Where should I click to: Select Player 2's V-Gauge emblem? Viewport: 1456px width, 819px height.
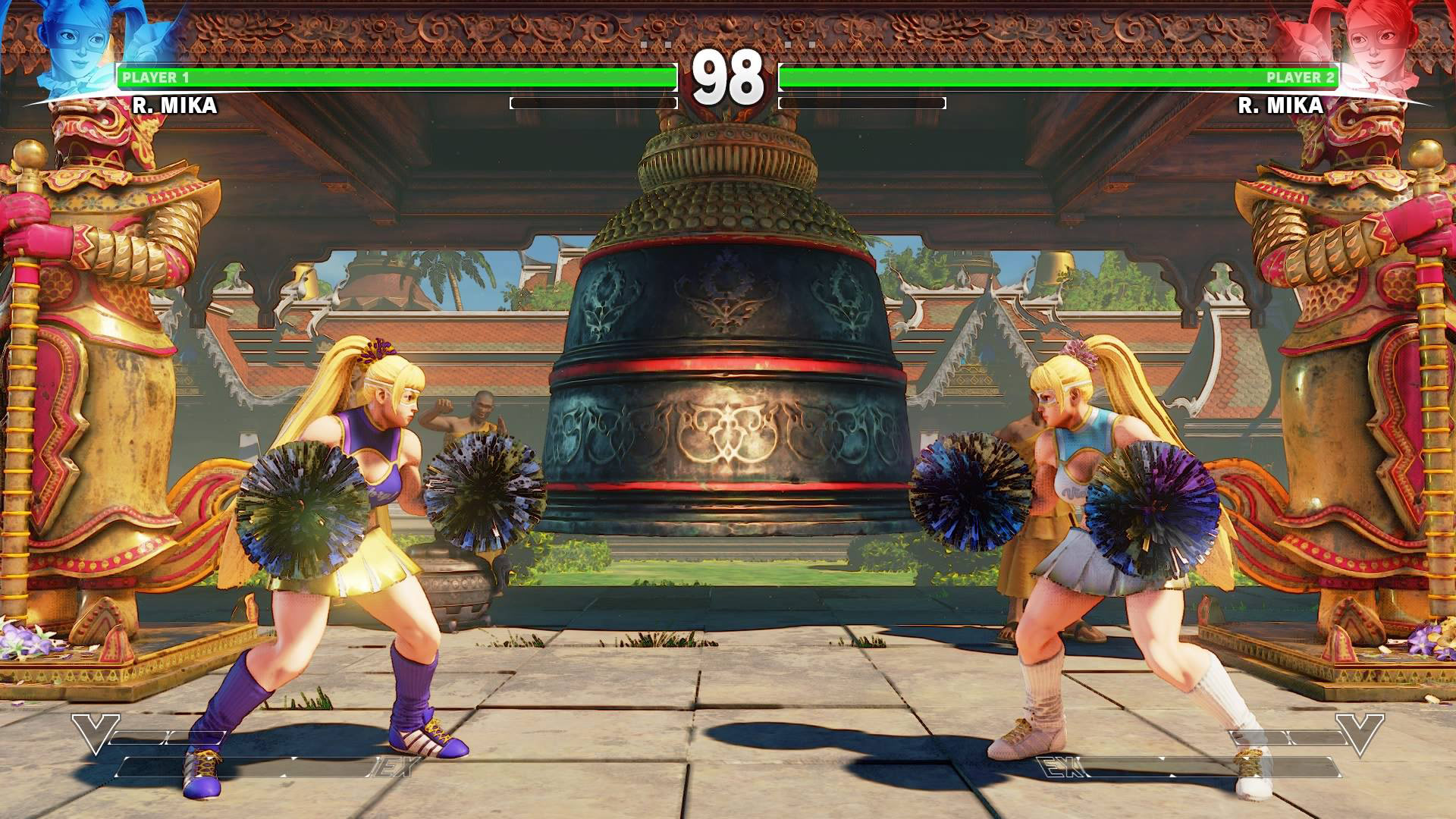[x=1360, y=733]
